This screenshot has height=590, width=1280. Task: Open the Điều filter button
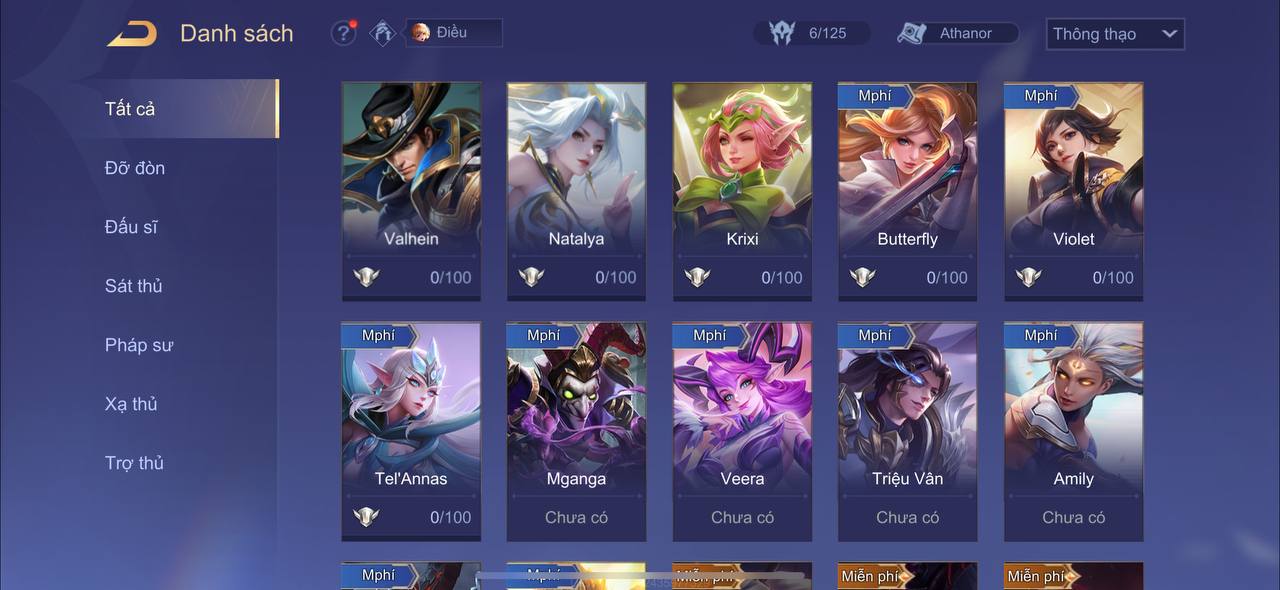pos(454,33)
